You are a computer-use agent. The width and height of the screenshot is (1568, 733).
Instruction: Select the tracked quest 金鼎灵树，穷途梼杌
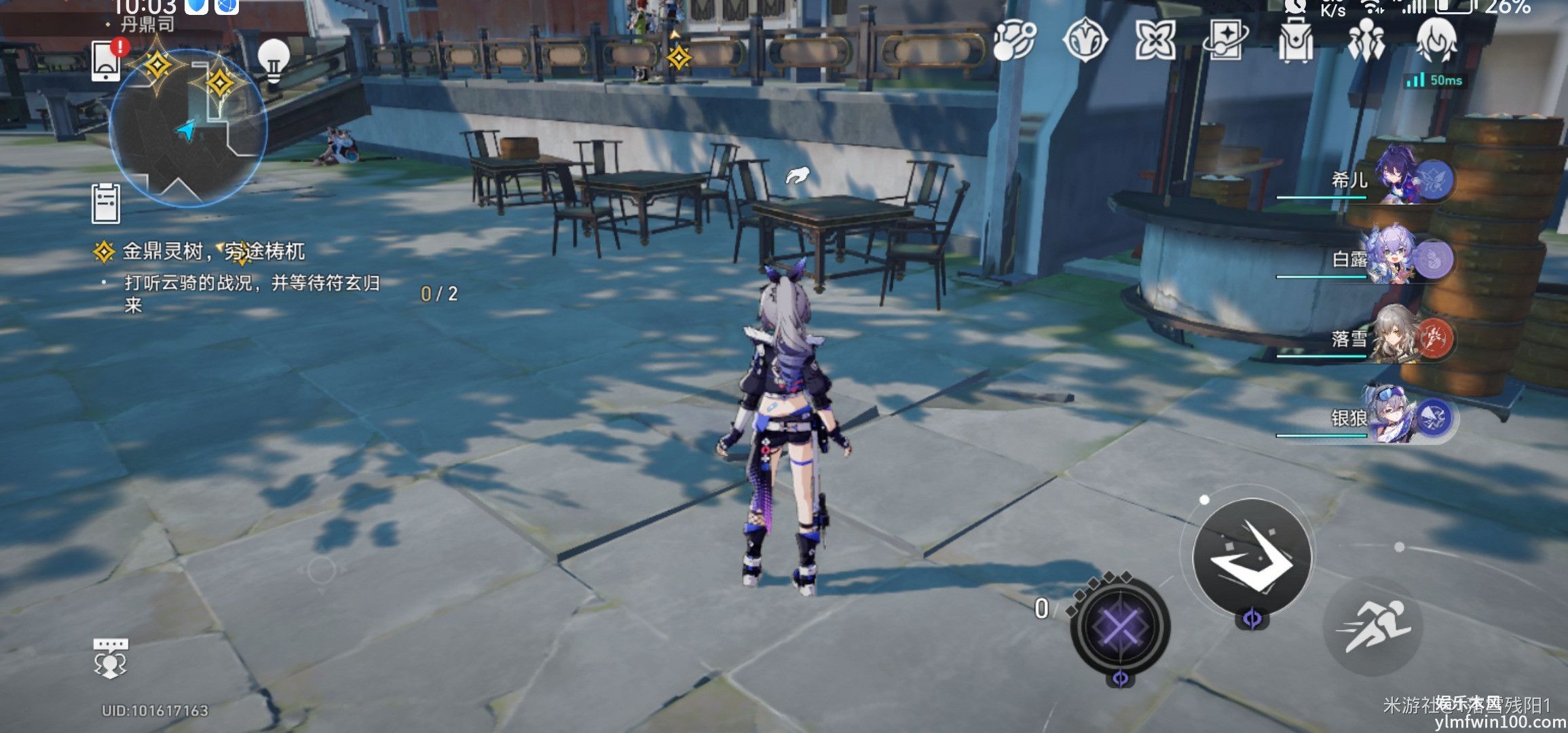pos(213,252)
